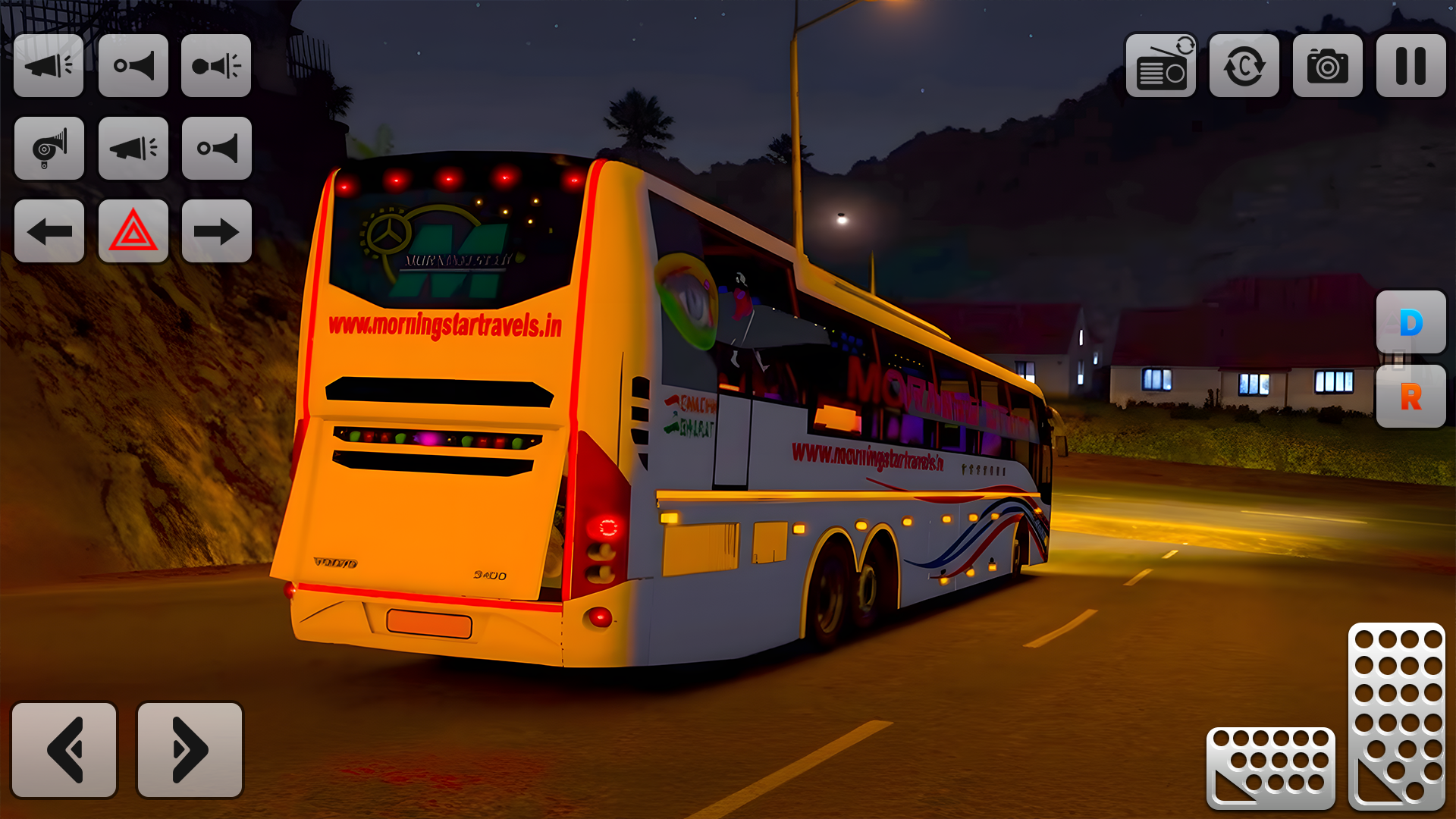Steer left with the chevron button
This screenshot has height=819, width=1456.
coord(64,750)
